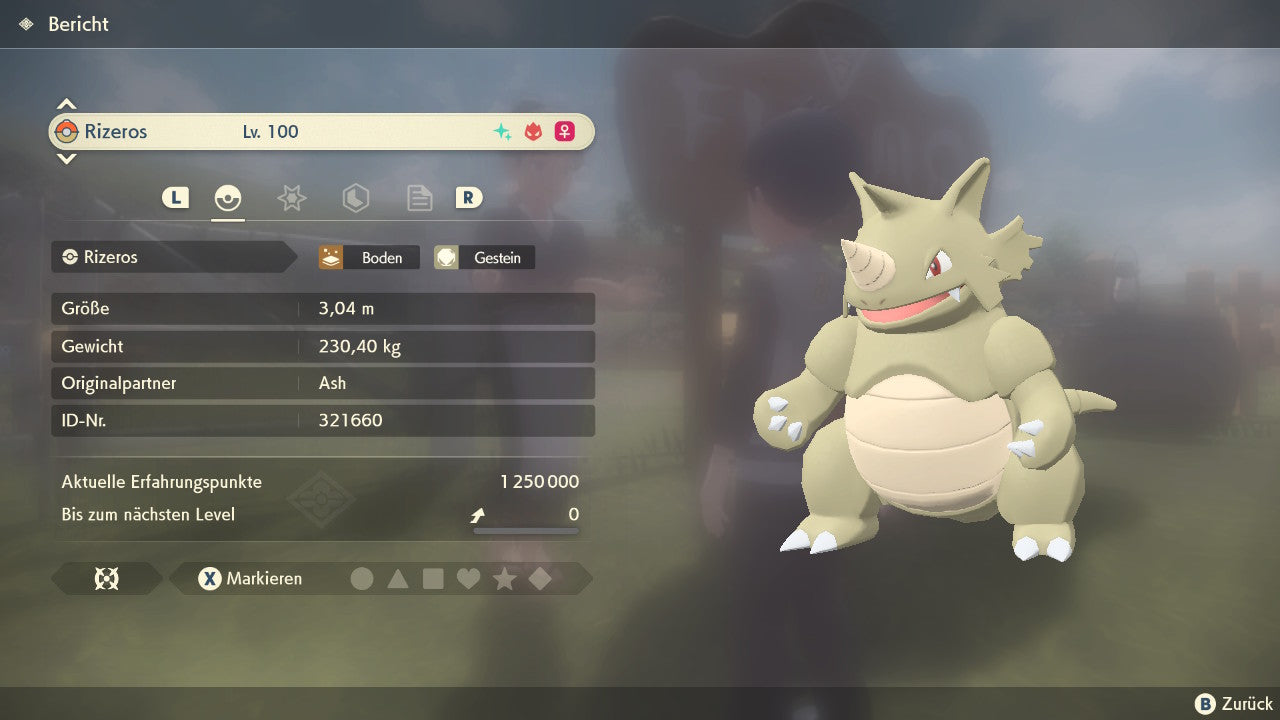Select the Poké Ball info tab

click(228, 198)
